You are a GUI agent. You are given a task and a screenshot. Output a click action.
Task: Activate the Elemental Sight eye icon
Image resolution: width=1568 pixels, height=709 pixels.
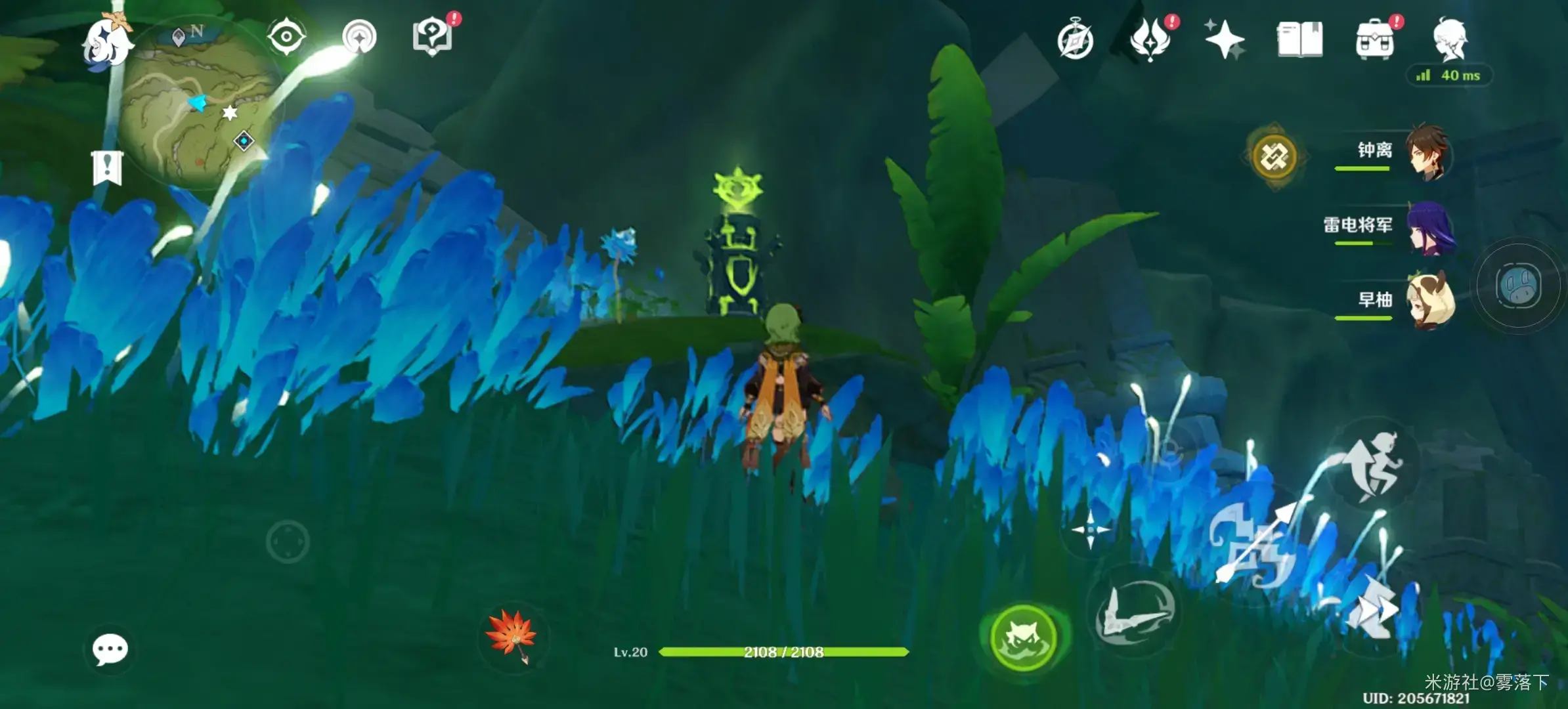(286, 36)
